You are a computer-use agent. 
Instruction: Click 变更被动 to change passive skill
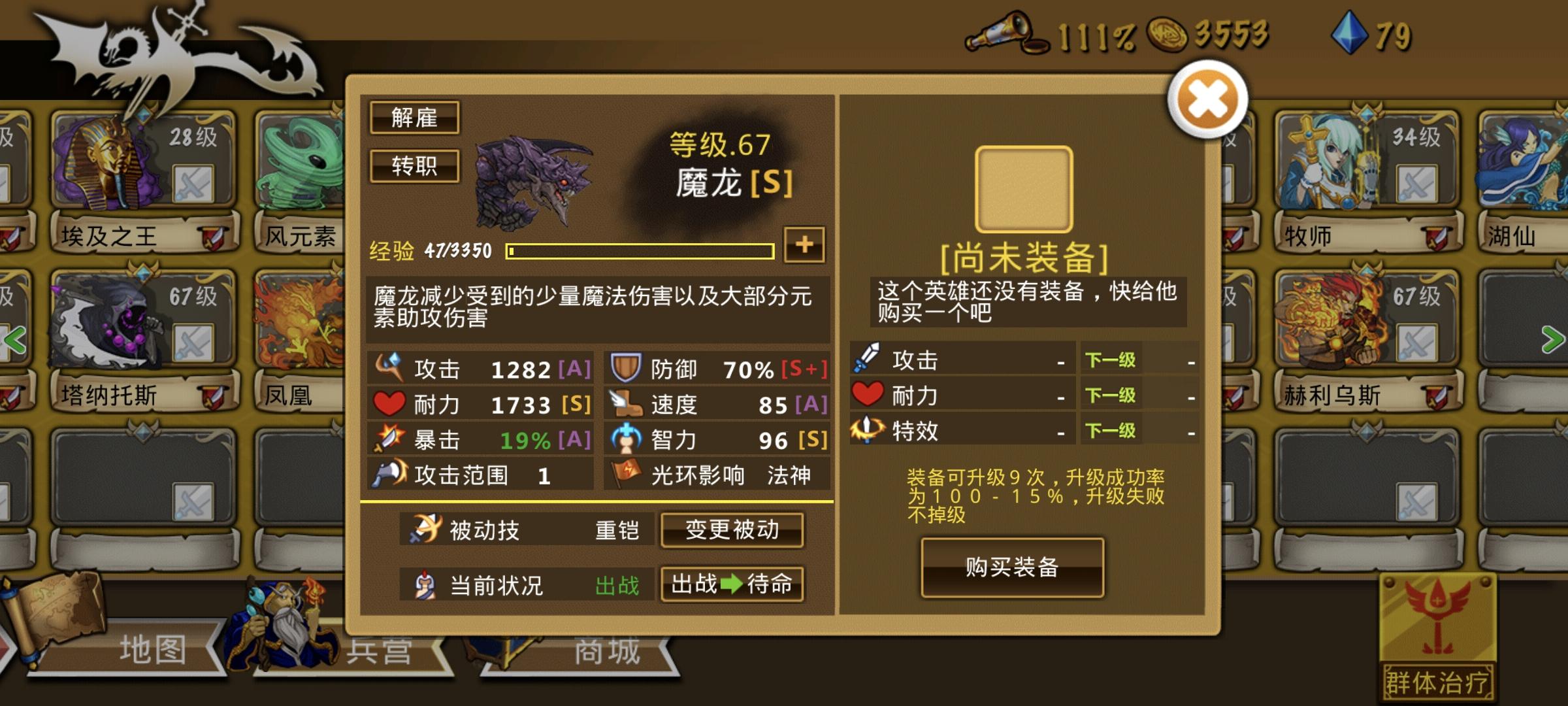point(732,531)
